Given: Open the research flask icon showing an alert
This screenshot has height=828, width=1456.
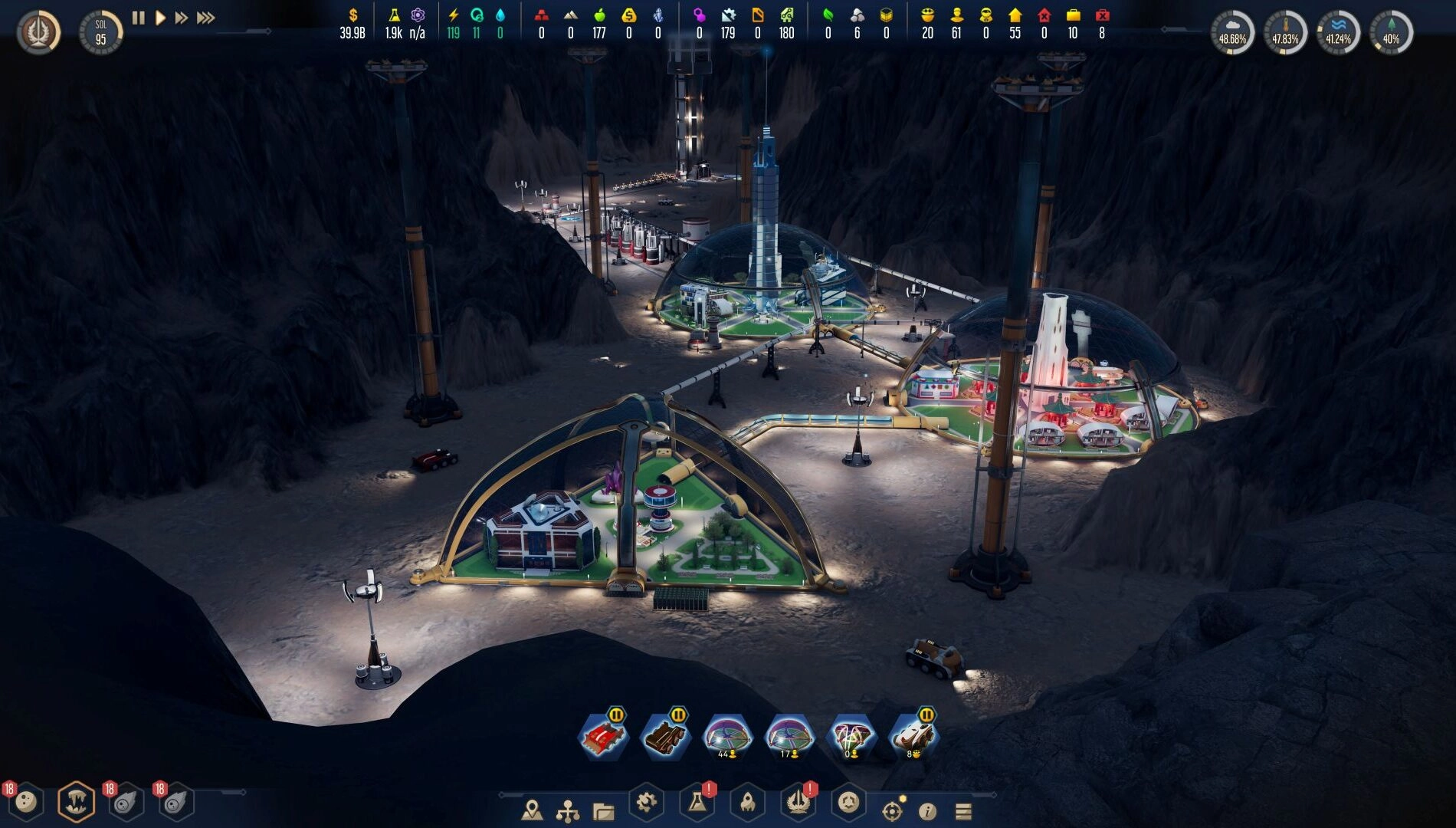Looking at the screenshot, I should [696, 807].
